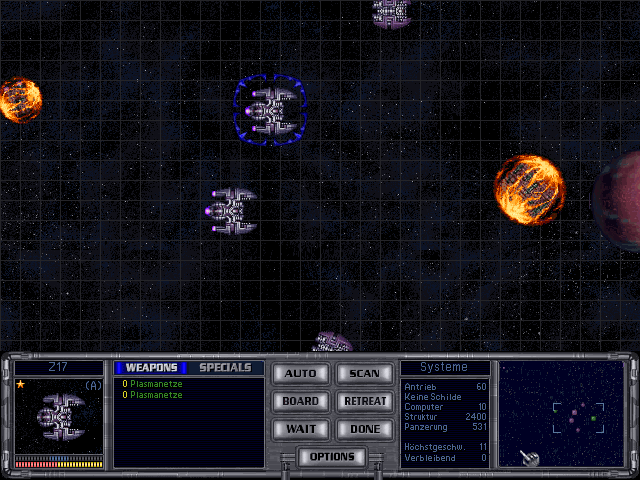End the turn with DONE

click(x=364, y=430)
